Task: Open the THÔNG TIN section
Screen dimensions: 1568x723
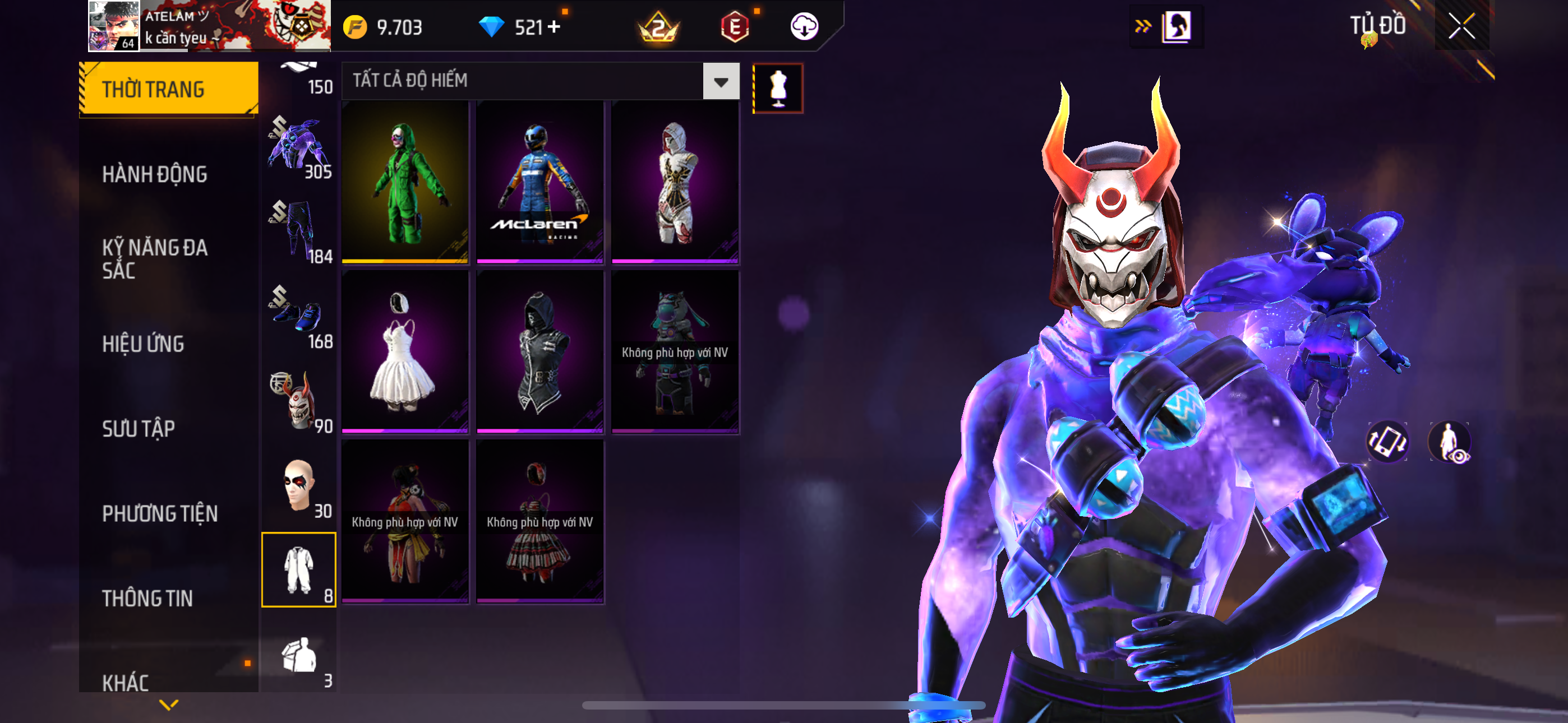Action: [147, 598]
